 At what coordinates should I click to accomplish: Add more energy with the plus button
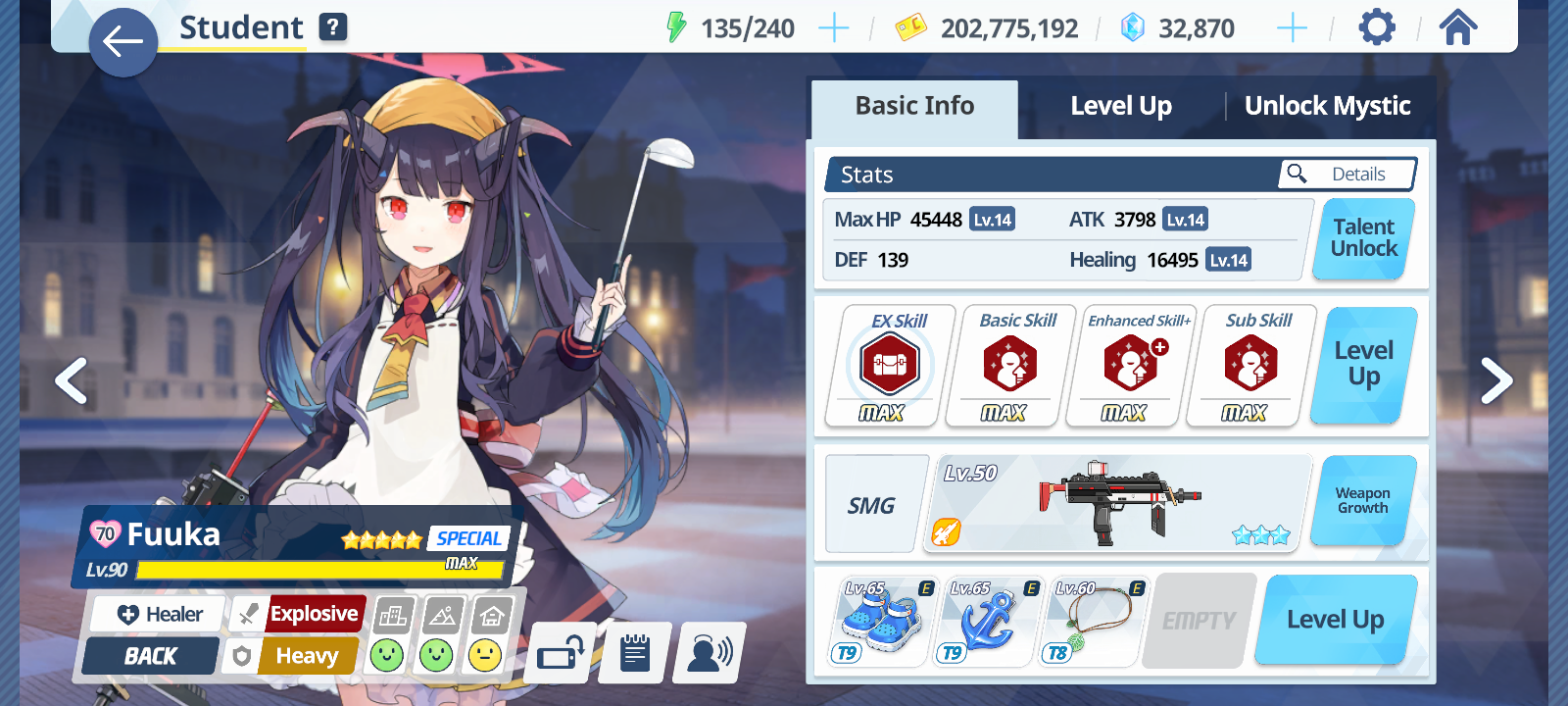coord(833,28)
